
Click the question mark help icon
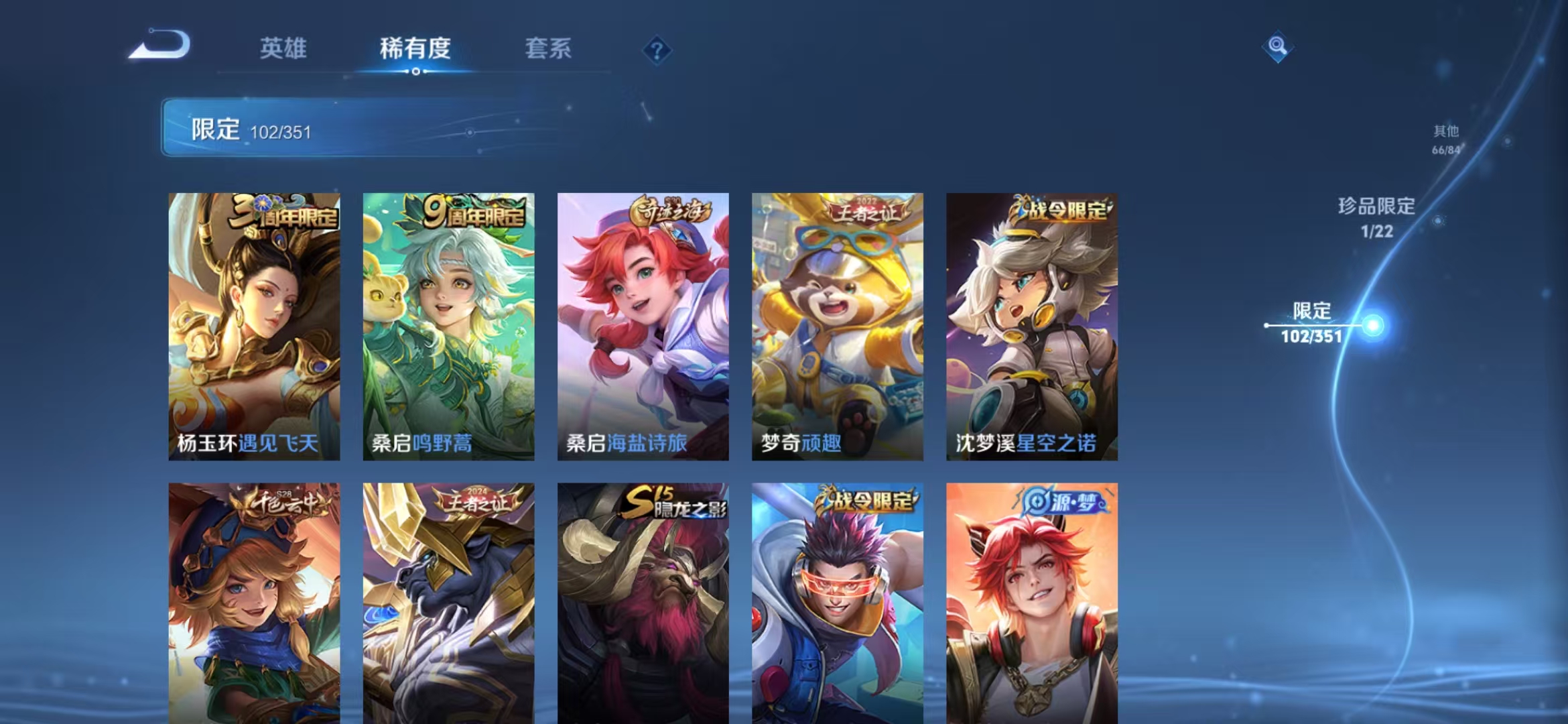(658, 50)
